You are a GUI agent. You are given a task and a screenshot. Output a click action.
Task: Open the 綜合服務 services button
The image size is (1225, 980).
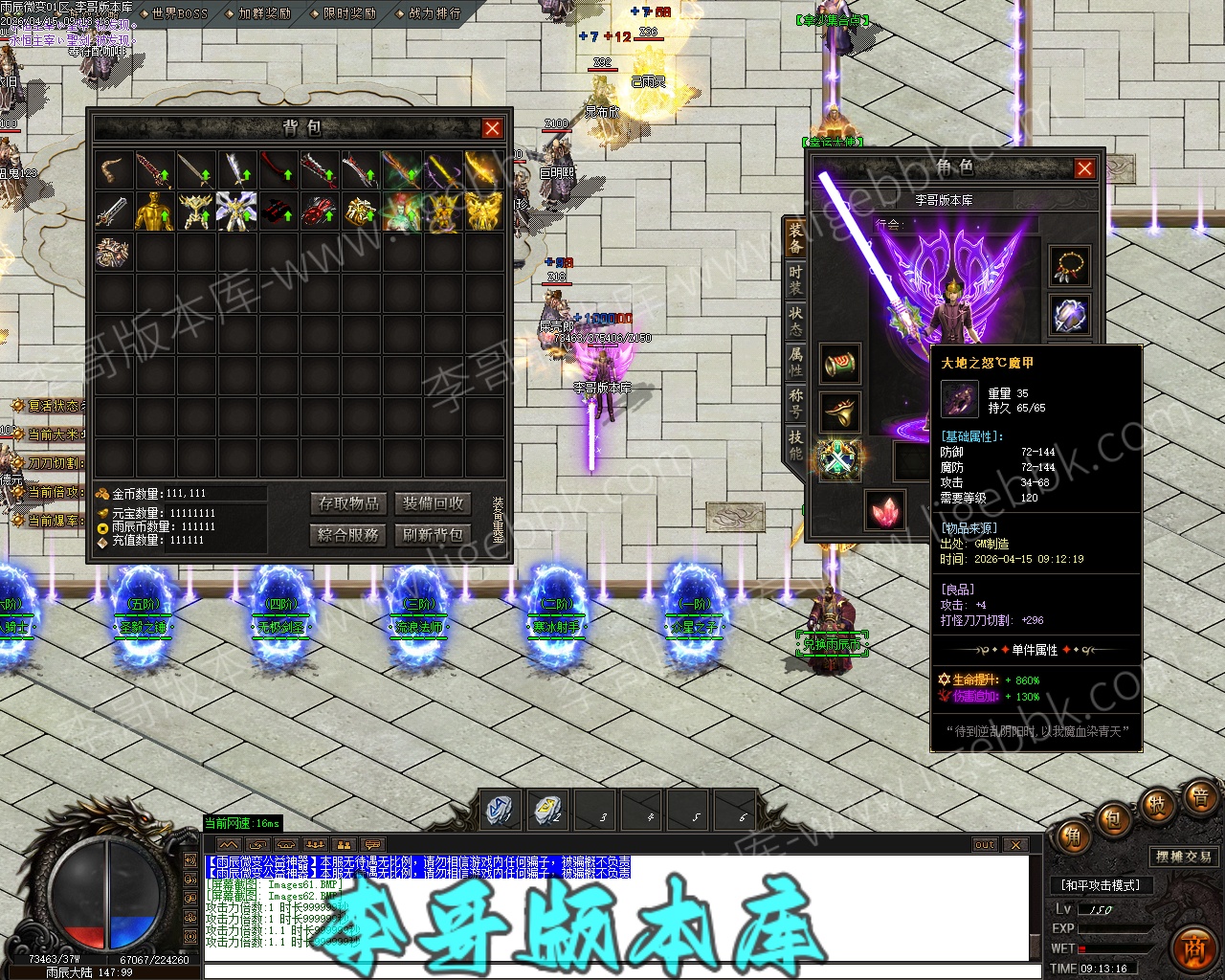[349, 534]
